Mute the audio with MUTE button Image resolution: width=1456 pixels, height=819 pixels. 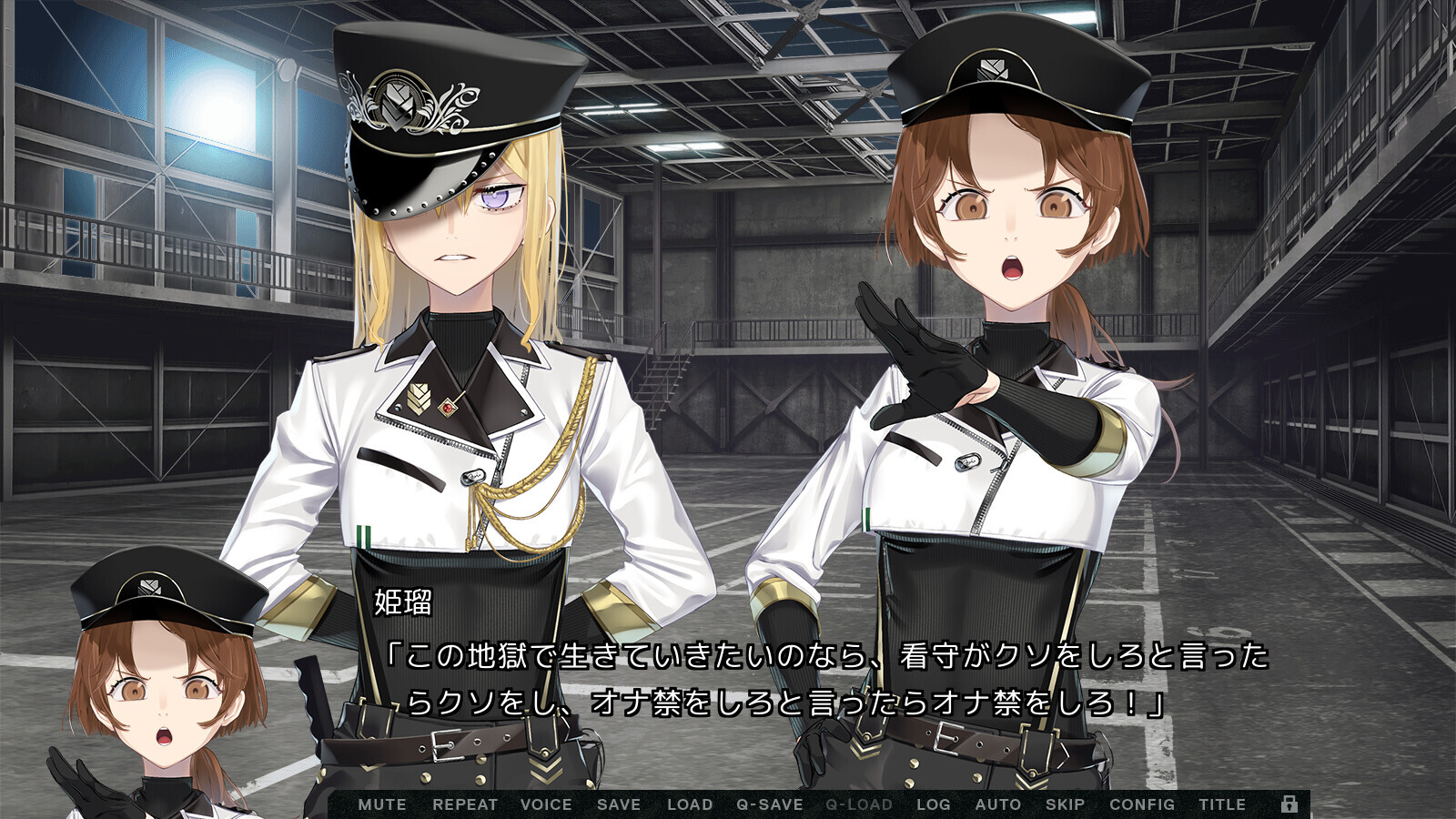click(382, 804)
